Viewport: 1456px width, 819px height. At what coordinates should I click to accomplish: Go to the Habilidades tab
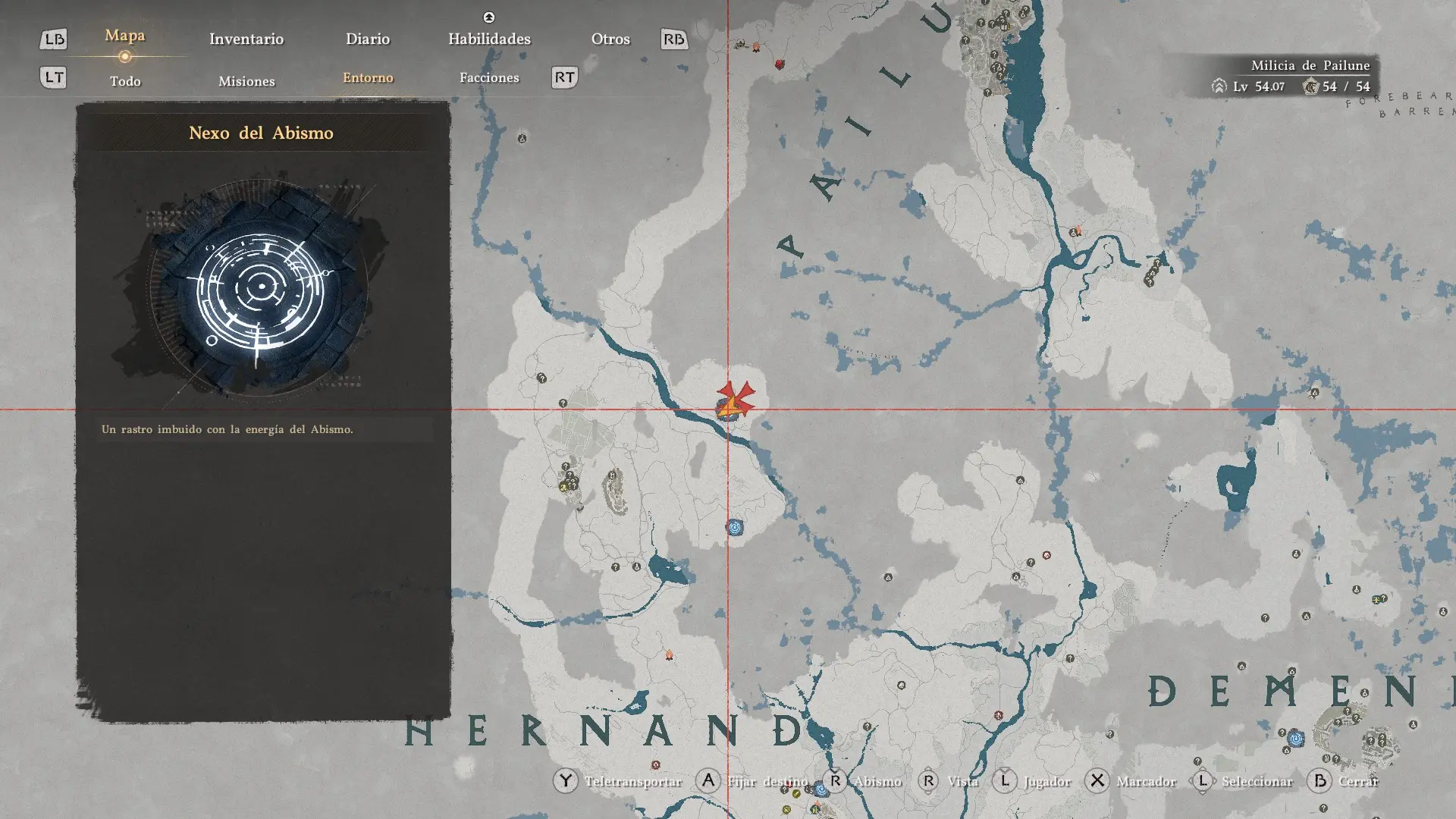tap(489, 39)
